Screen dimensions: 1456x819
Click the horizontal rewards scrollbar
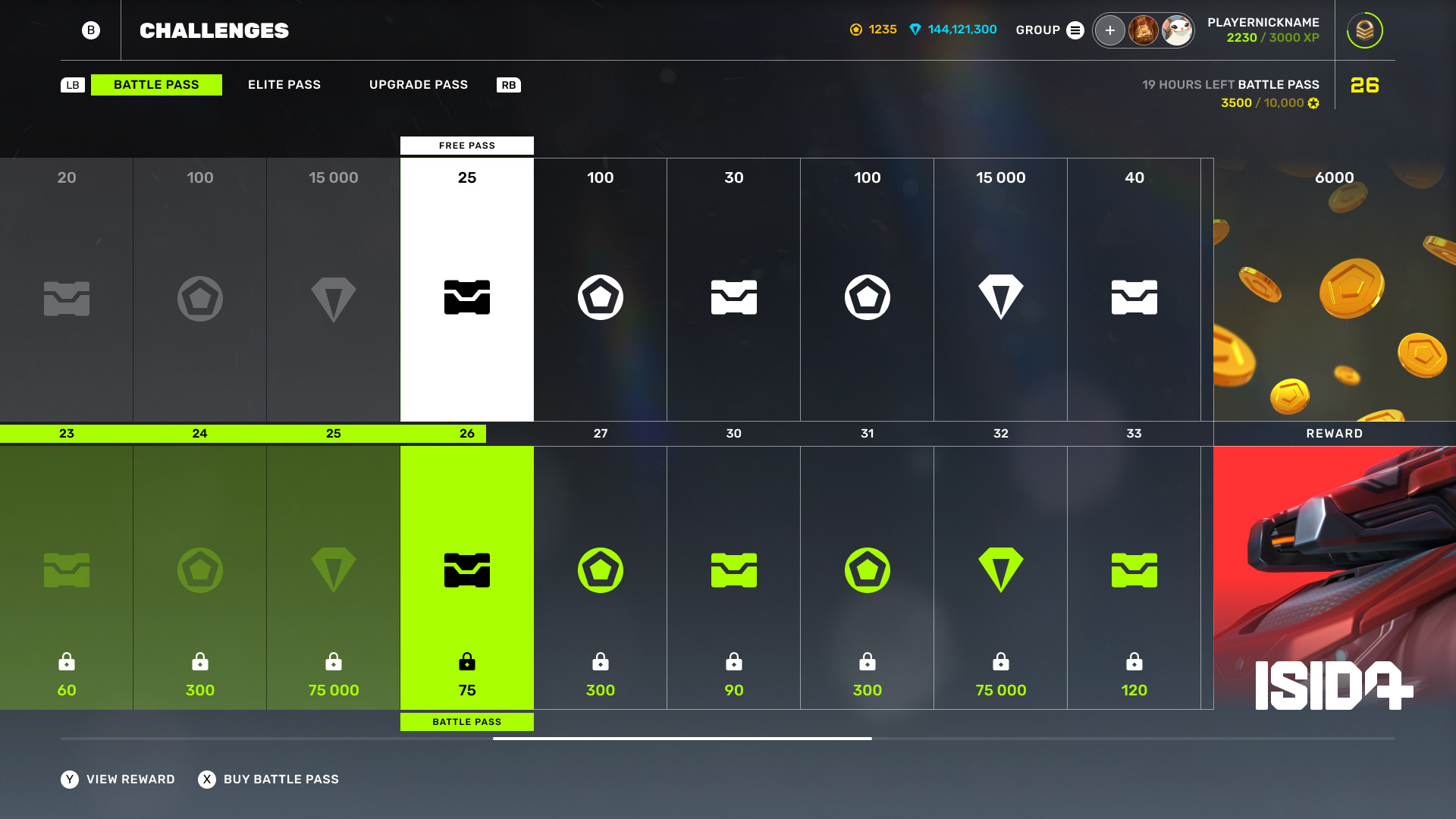(682, 738)
